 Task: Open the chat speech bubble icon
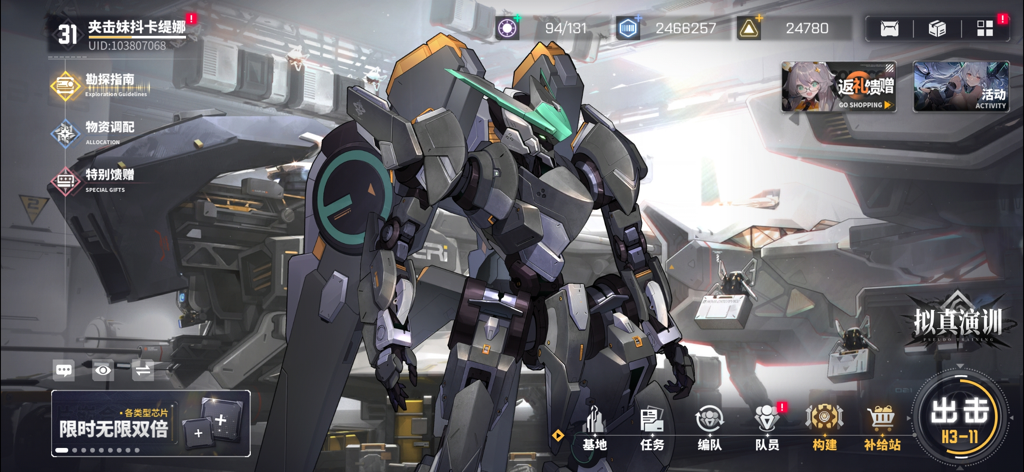point(64,370)
